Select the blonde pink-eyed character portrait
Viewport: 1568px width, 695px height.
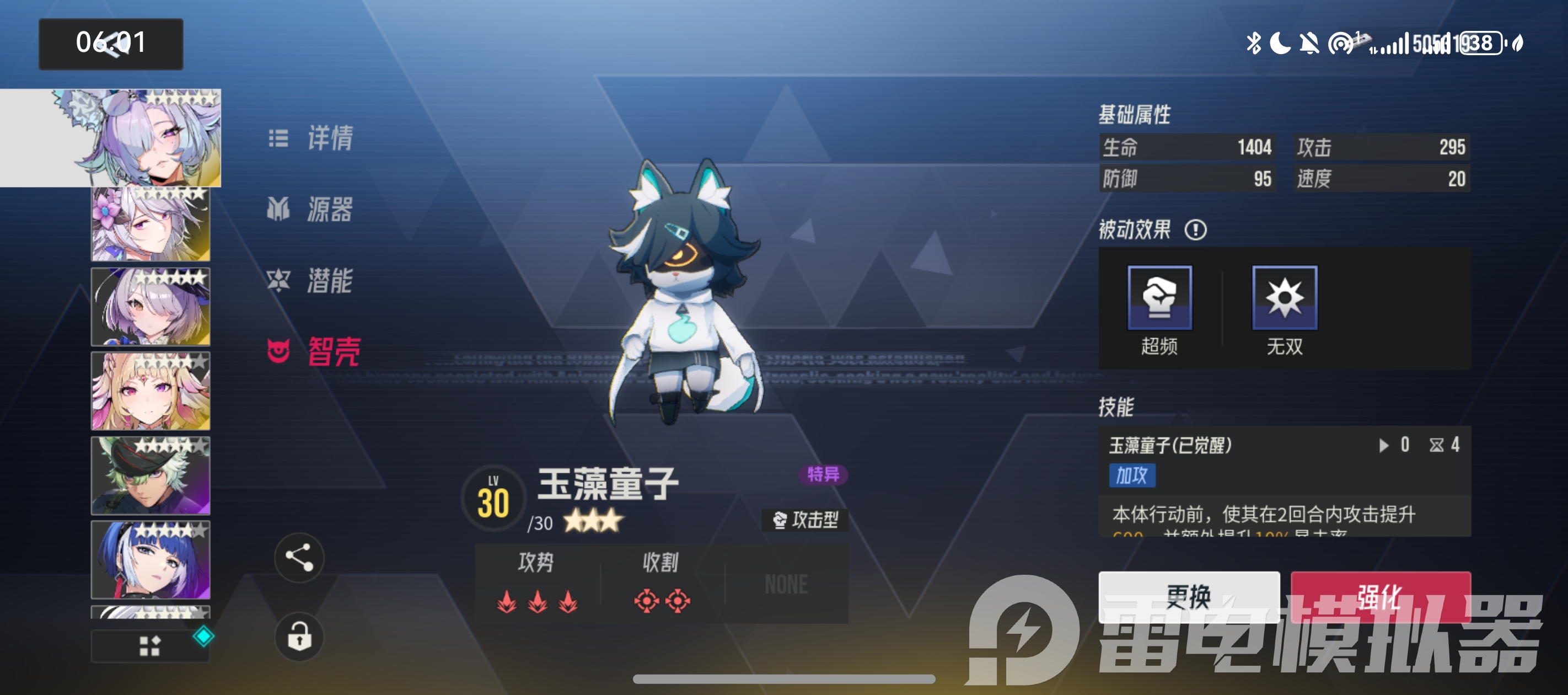point(151,391)
